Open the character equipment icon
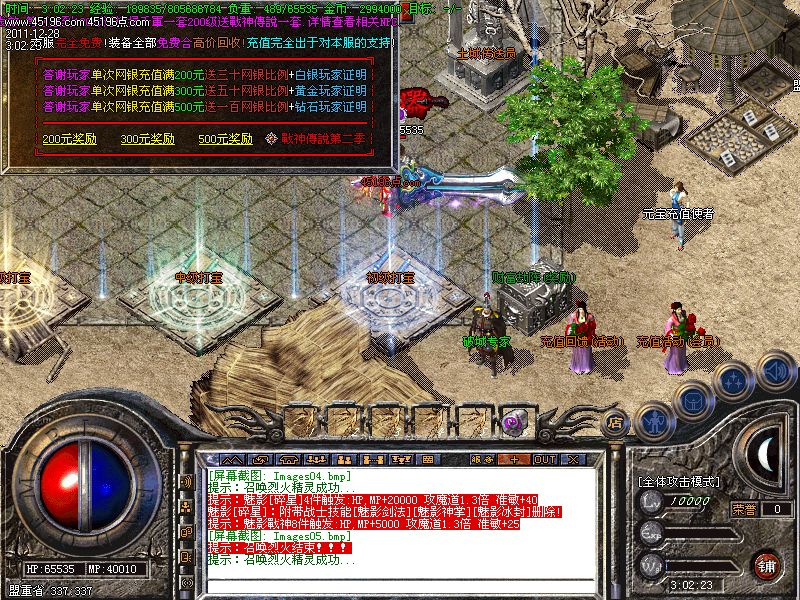 click(655, 421)
